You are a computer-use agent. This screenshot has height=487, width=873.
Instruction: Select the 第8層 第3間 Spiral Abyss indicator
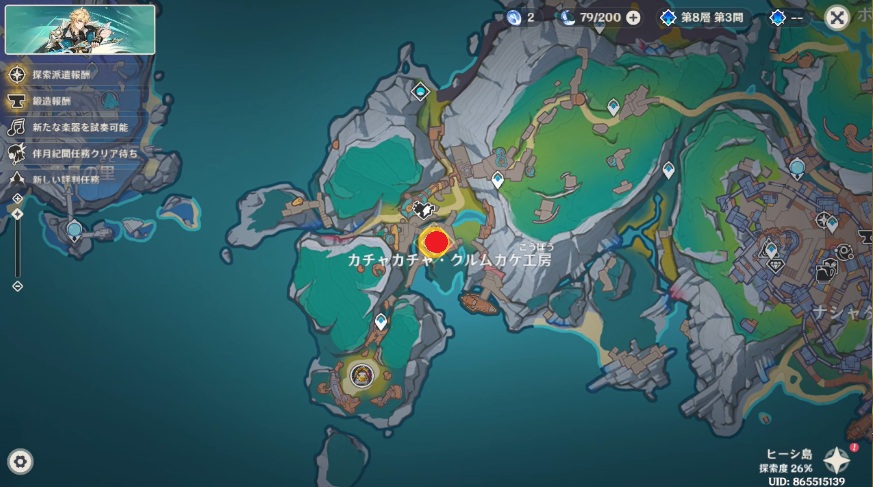click(x=705, y=17)
